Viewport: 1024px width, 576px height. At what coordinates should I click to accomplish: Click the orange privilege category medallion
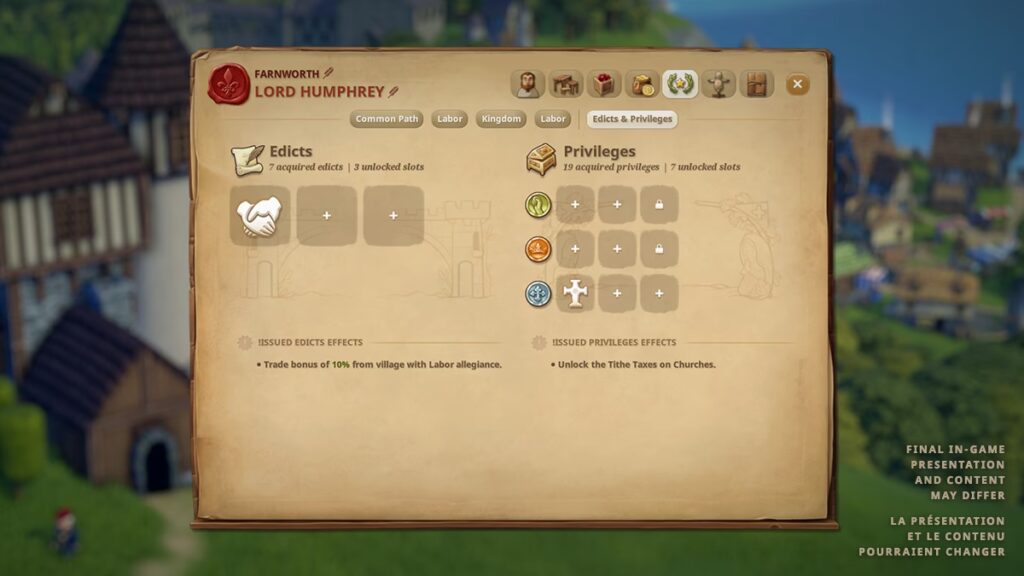tap(538, 249)
